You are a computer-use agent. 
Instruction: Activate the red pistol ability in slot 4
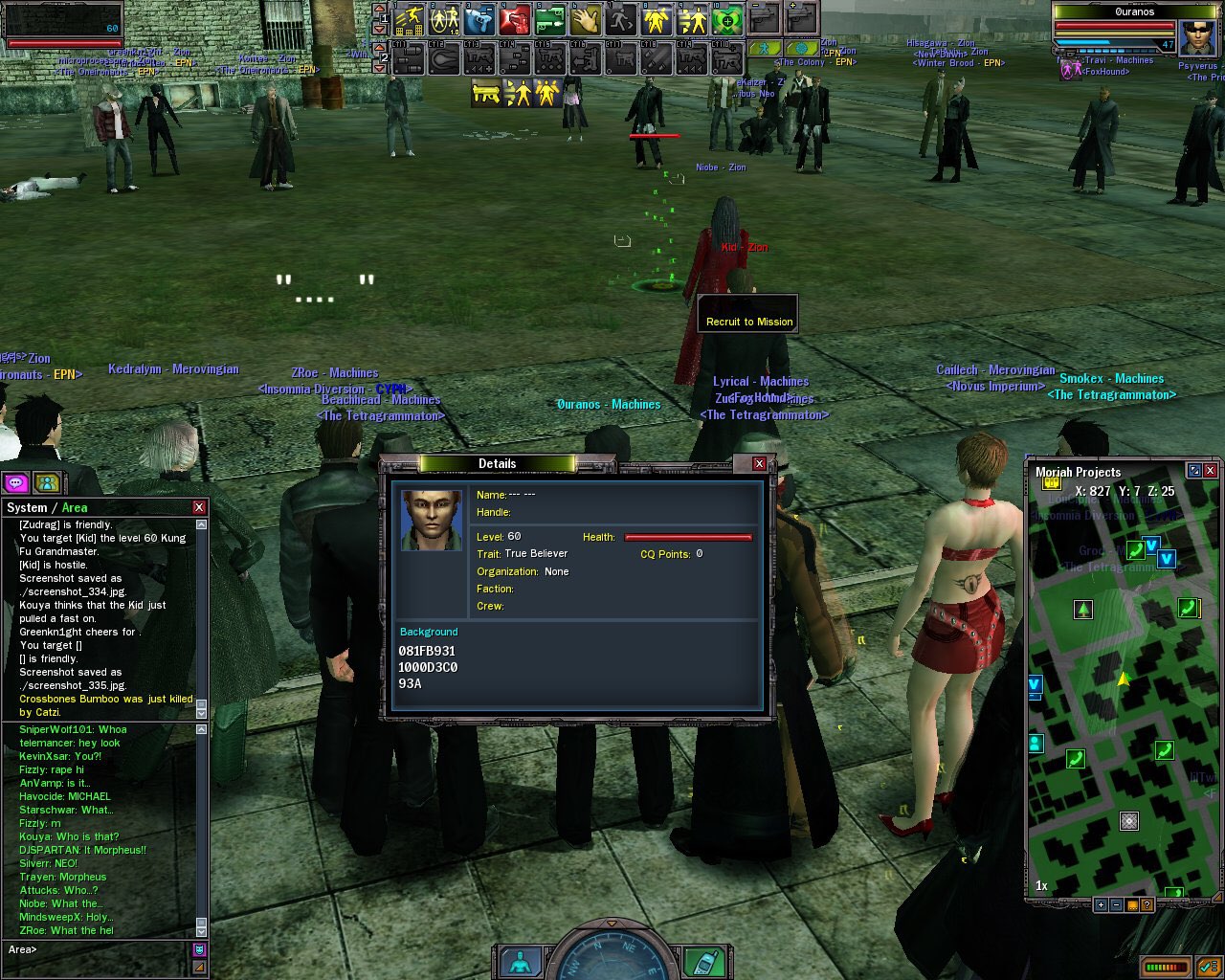tap(514, 18)
